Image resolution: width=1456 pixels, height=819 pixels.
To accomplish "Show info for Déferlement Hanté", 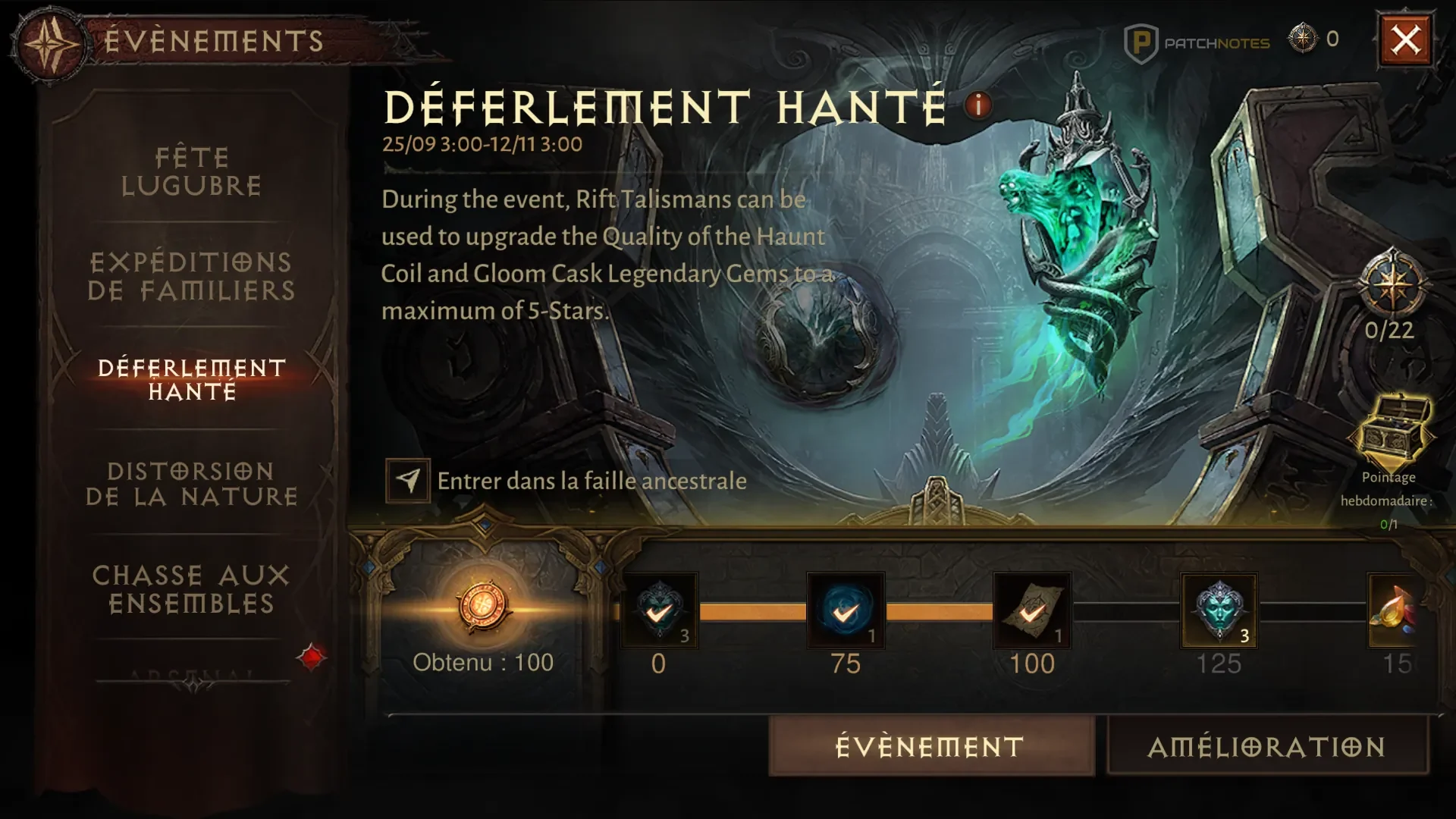I will point(978,105).
